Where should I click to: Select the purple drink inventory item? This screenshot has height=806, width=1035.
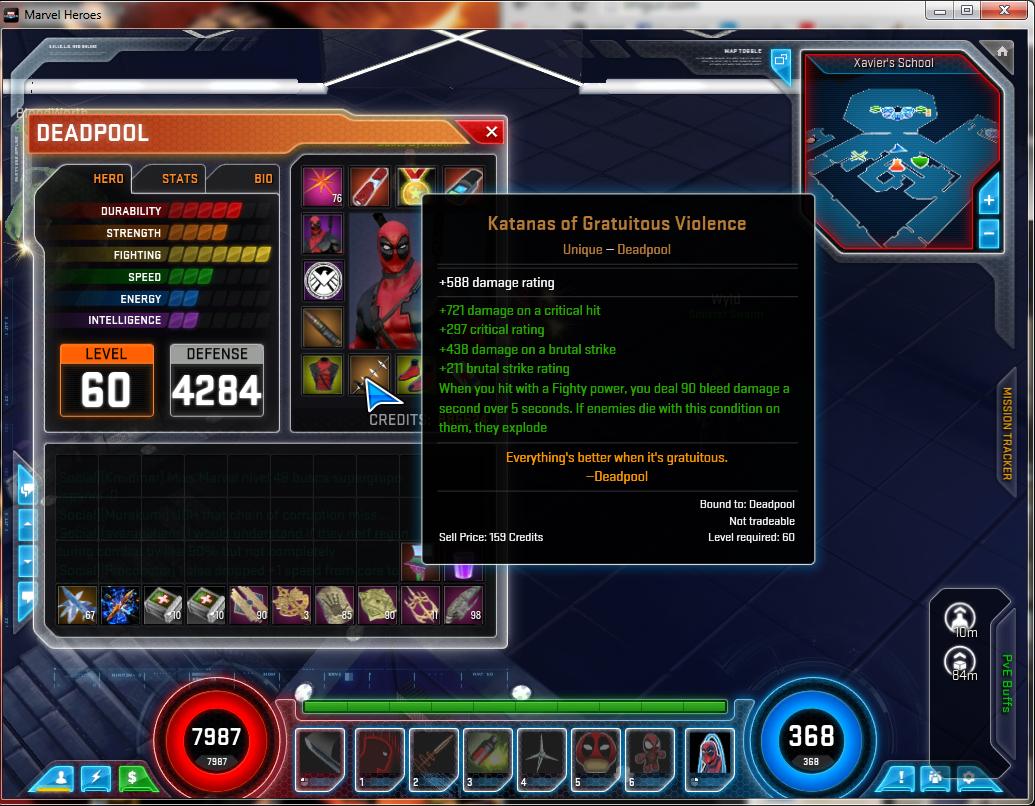pyautogui.click(x=464, y=563)
